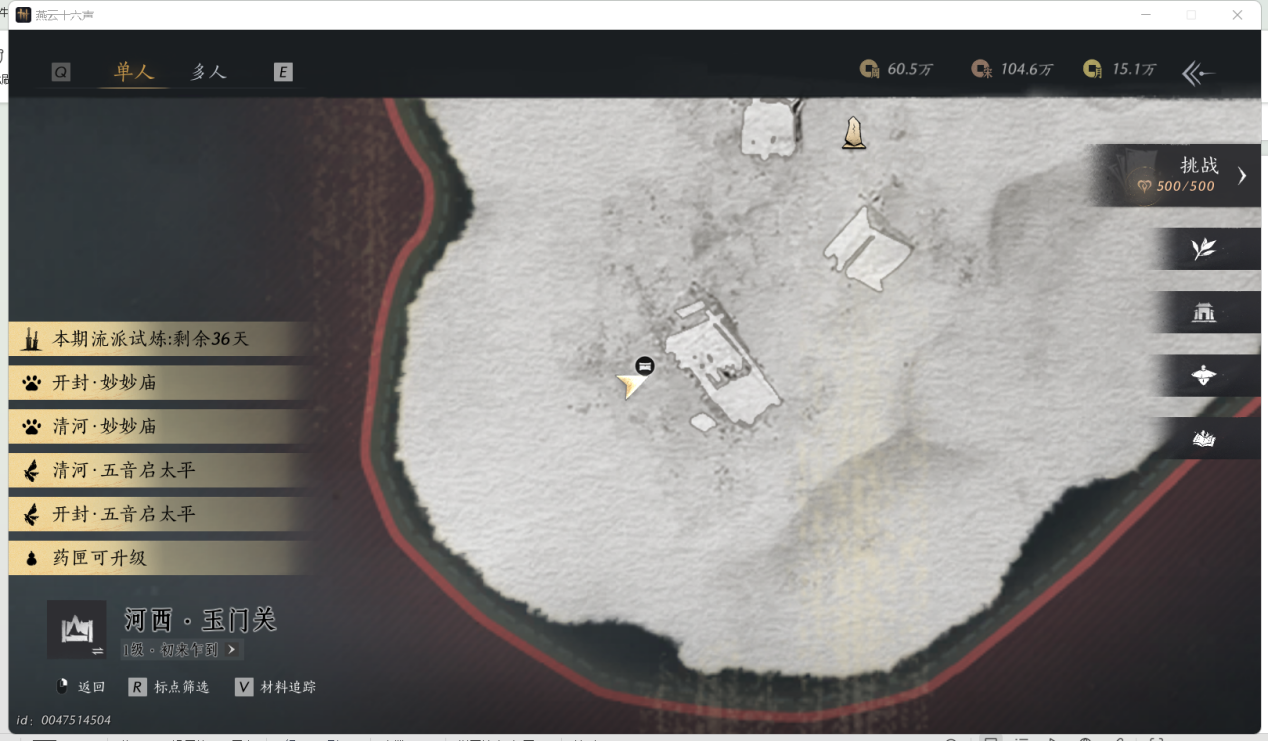Select the leaf sprig filter button
The height and width of the screenshot is (741, 1268).
click(x=1204, y=249)
